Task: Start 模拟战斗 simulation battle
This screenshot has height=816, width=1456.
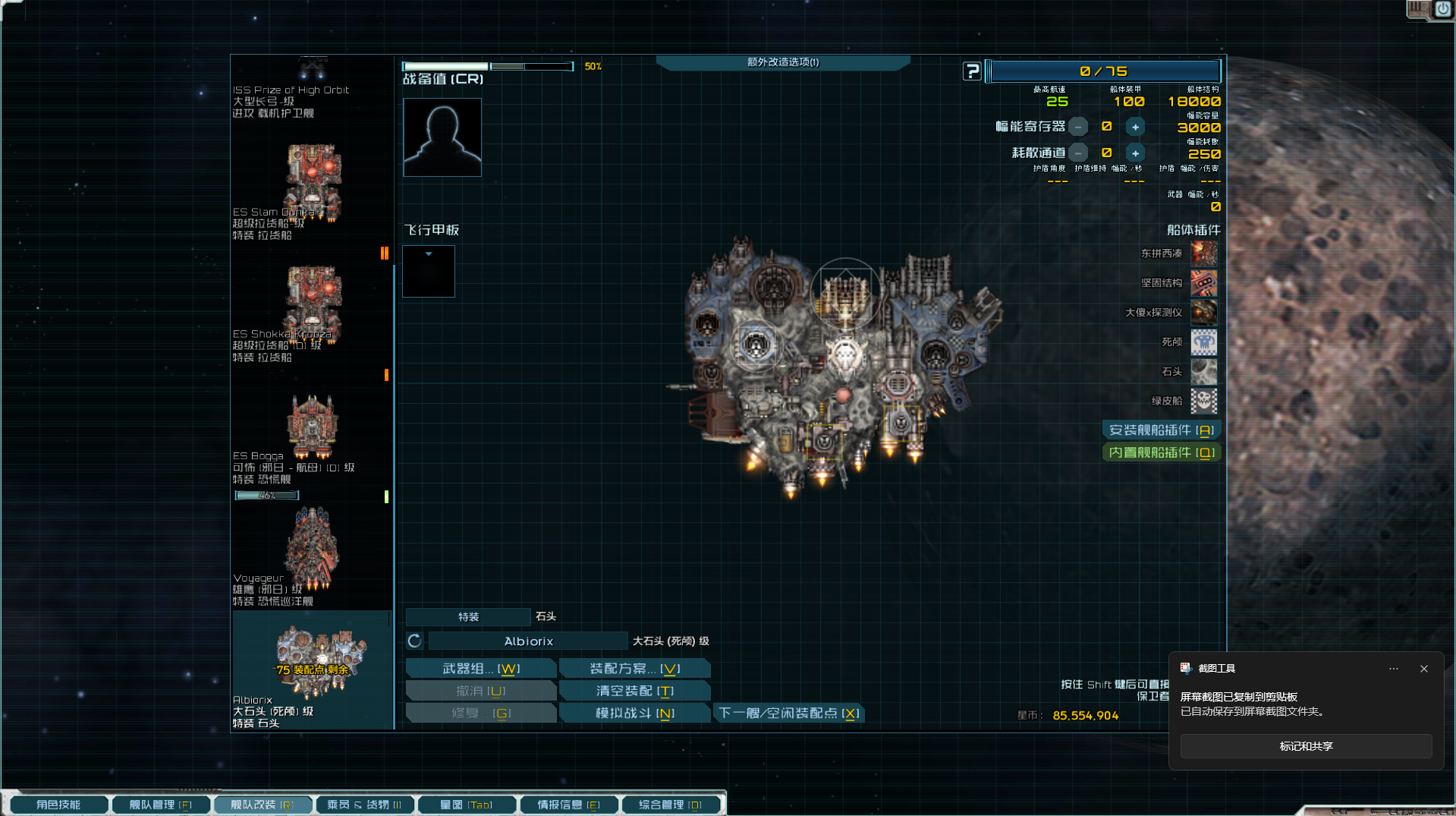Action: (634, 714)
